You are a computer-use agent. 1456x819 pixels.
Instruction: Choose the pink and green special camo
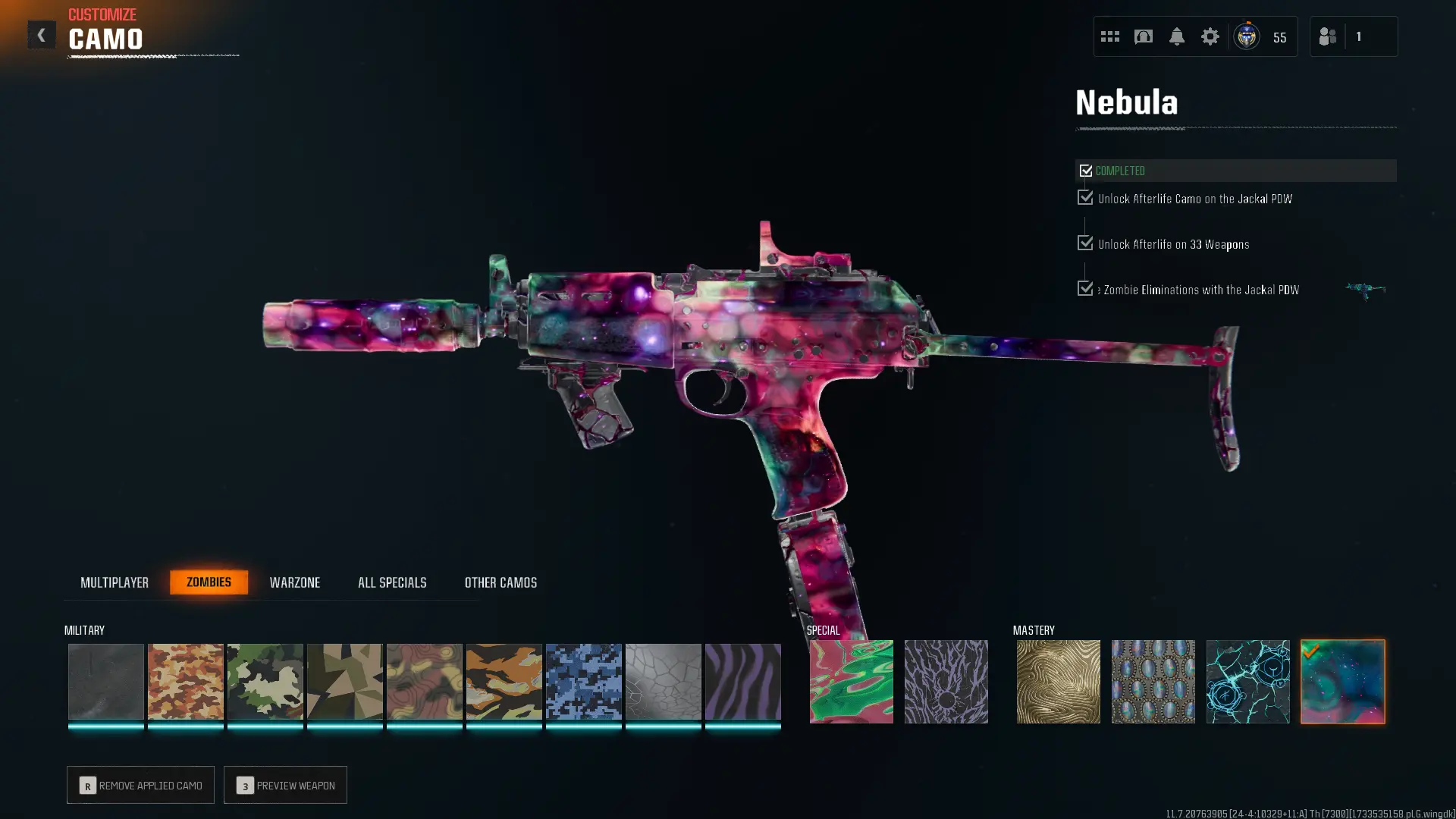[851, 681]
